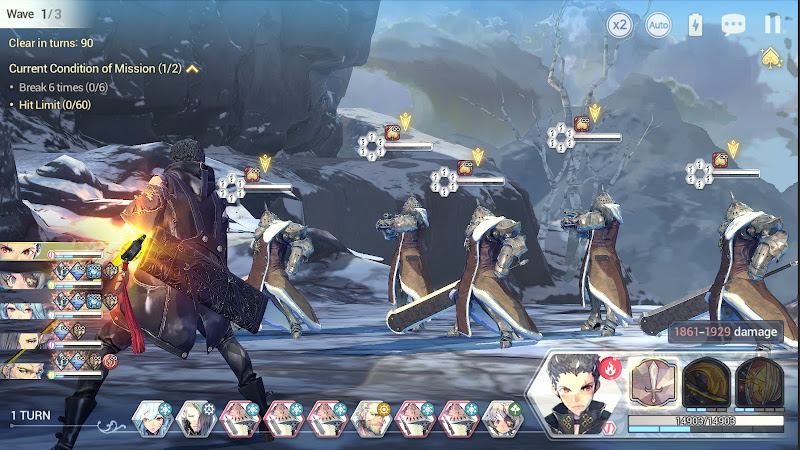Tap the battery lightning bolt icon

(x=696, y=25)
